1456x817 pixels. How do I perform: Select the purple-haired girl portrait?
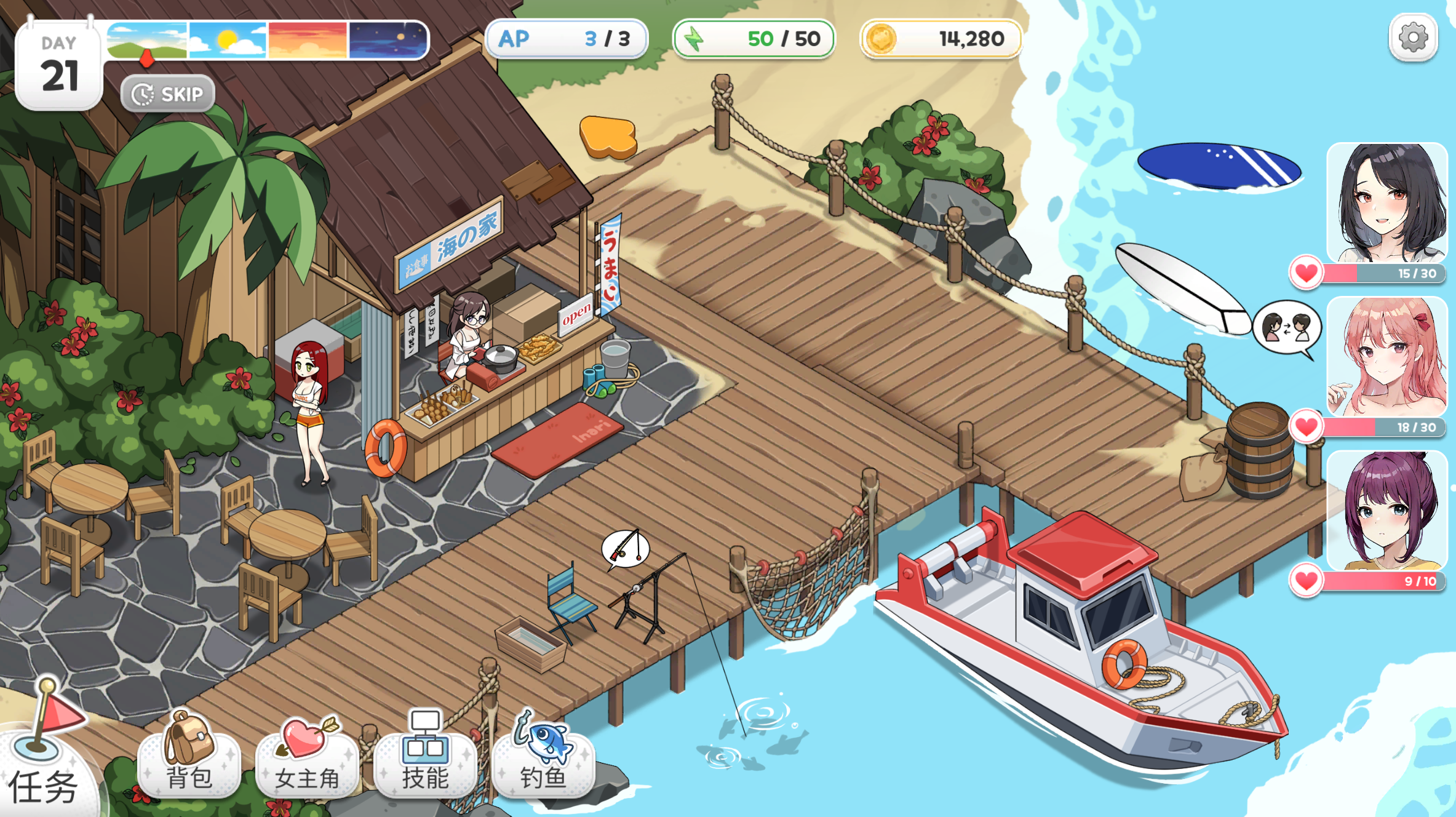tap(1386, 511)
